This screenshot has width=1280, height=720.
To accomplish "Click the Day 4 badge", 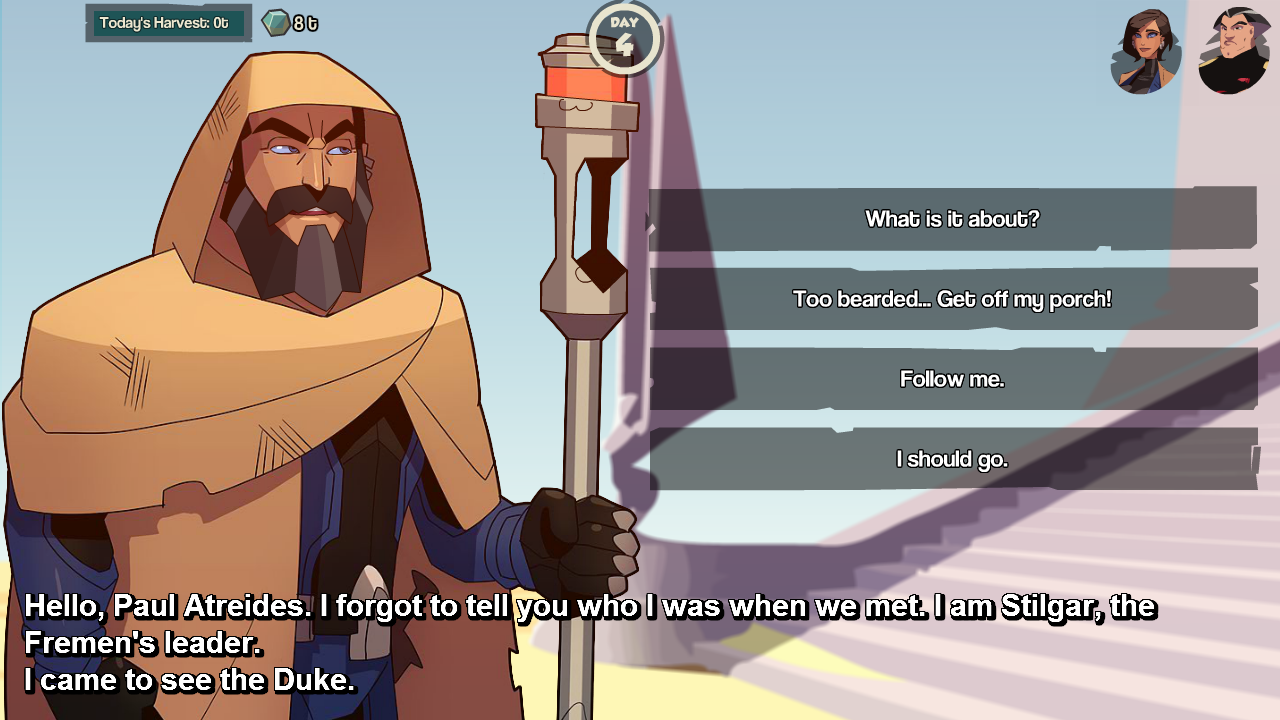I will pos(624,38).
